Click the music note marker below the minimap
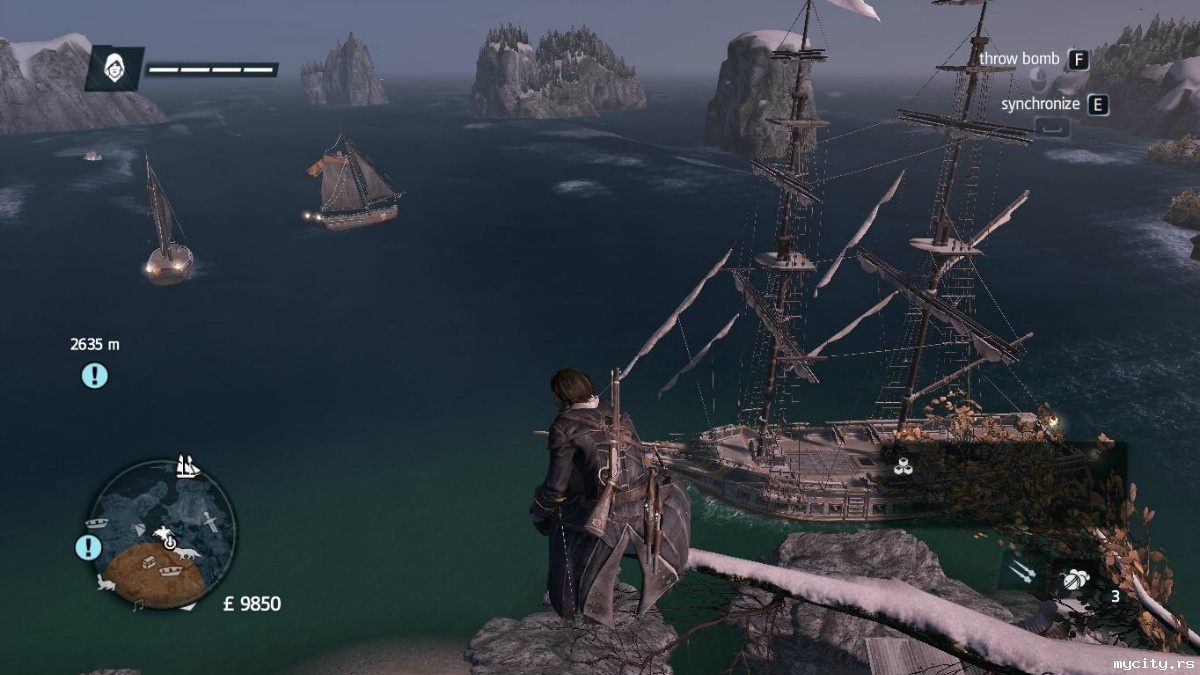1200x675 pixels. 138,605
